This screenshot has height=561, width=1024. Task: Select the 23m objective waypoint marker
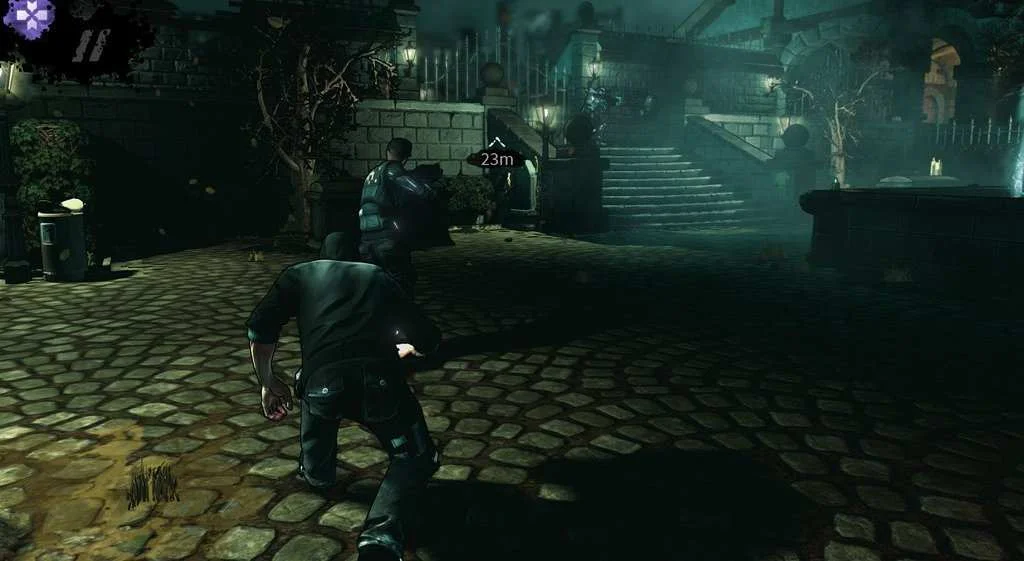495,158
